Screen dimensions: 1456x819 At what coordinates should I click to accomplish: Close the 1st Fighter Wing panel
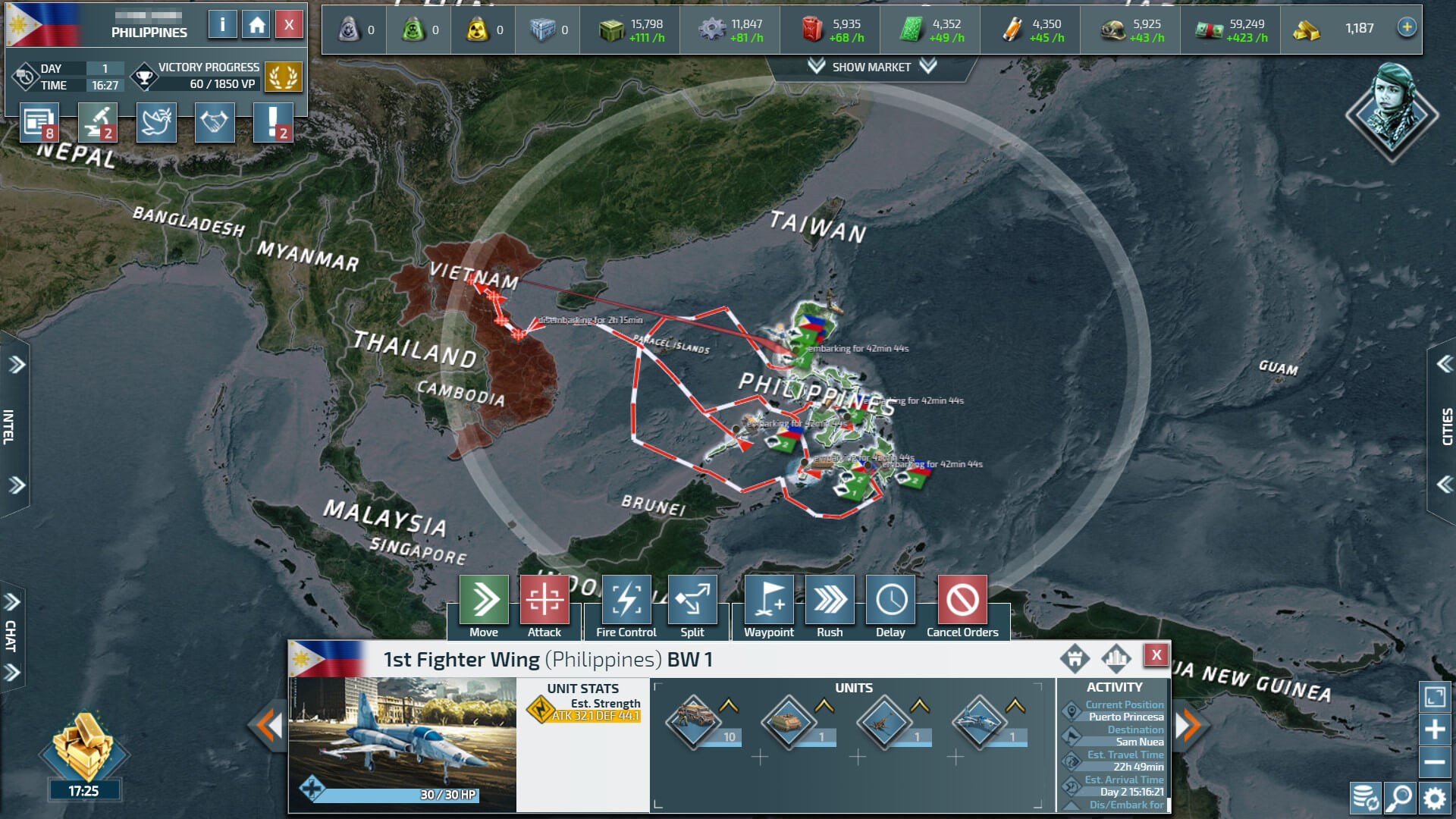click(1156, 655)
